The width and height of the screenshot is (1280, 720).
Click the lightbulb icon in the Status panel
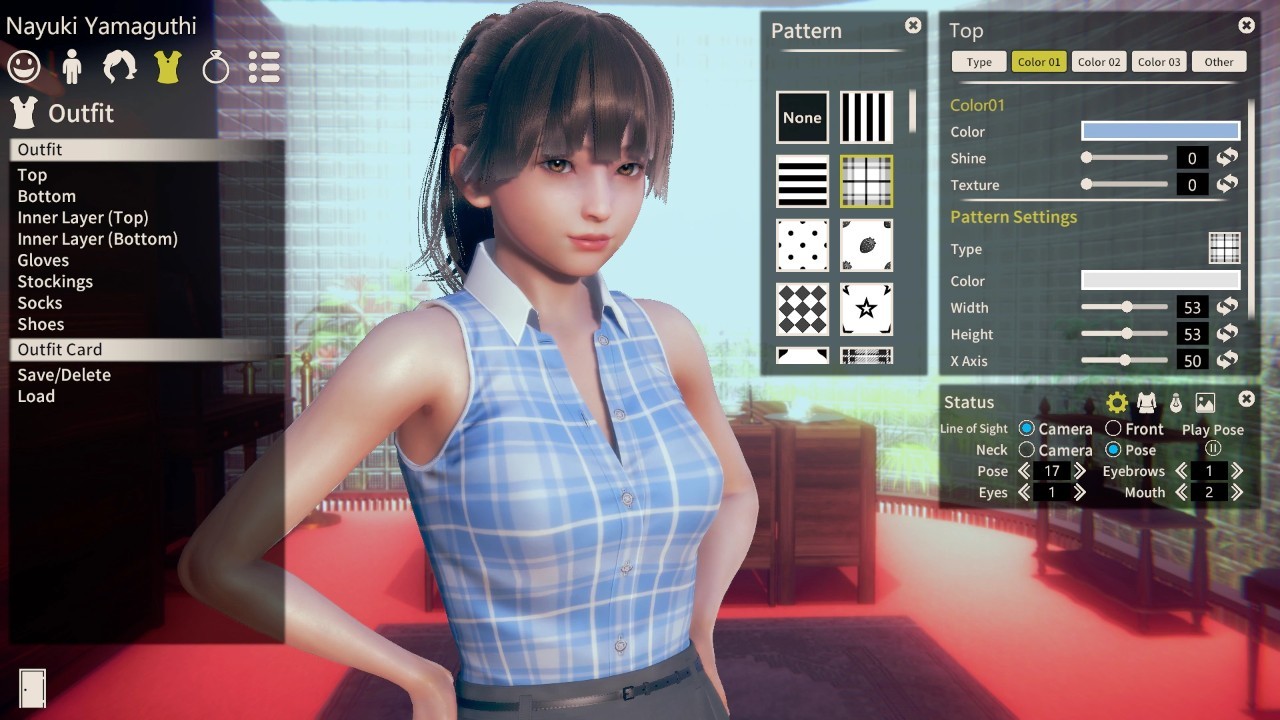1175,401
